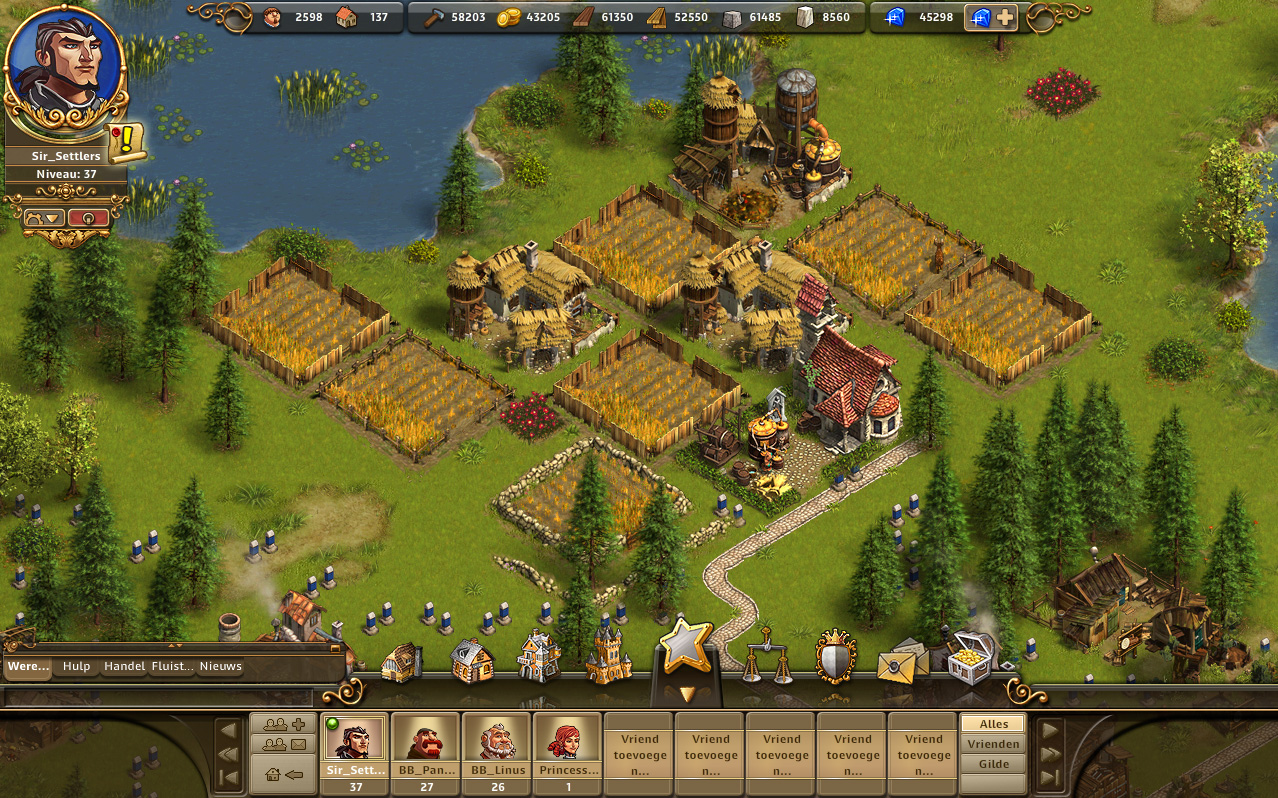Choose the Vrienden filter
This screenshot has height=798, width=1278.
[993, 744]
